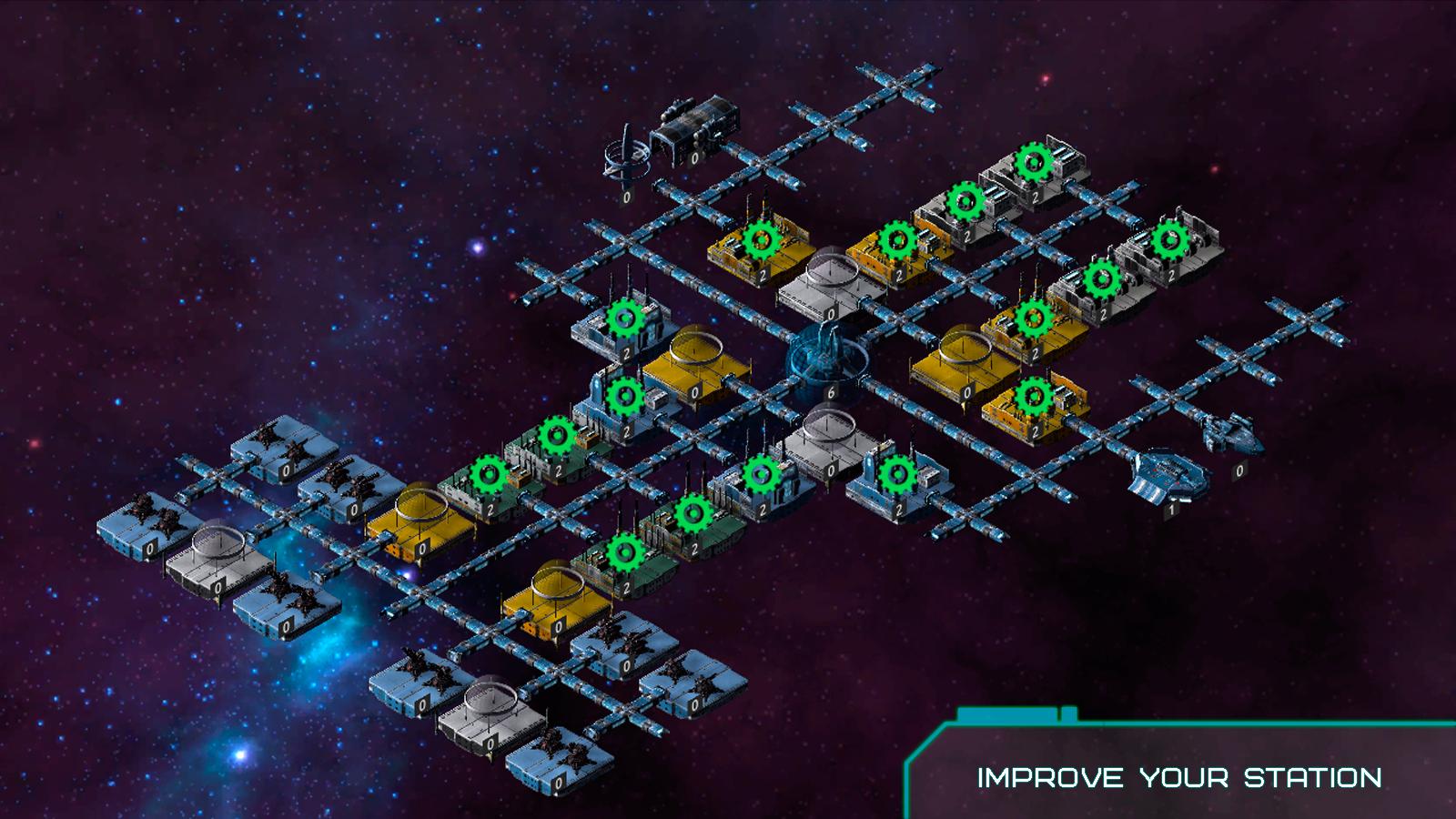Viewport: 1456px width, 819px height.
Task: Click the upgrade gear on the central blue barracks module
Action: coord(761,475)
